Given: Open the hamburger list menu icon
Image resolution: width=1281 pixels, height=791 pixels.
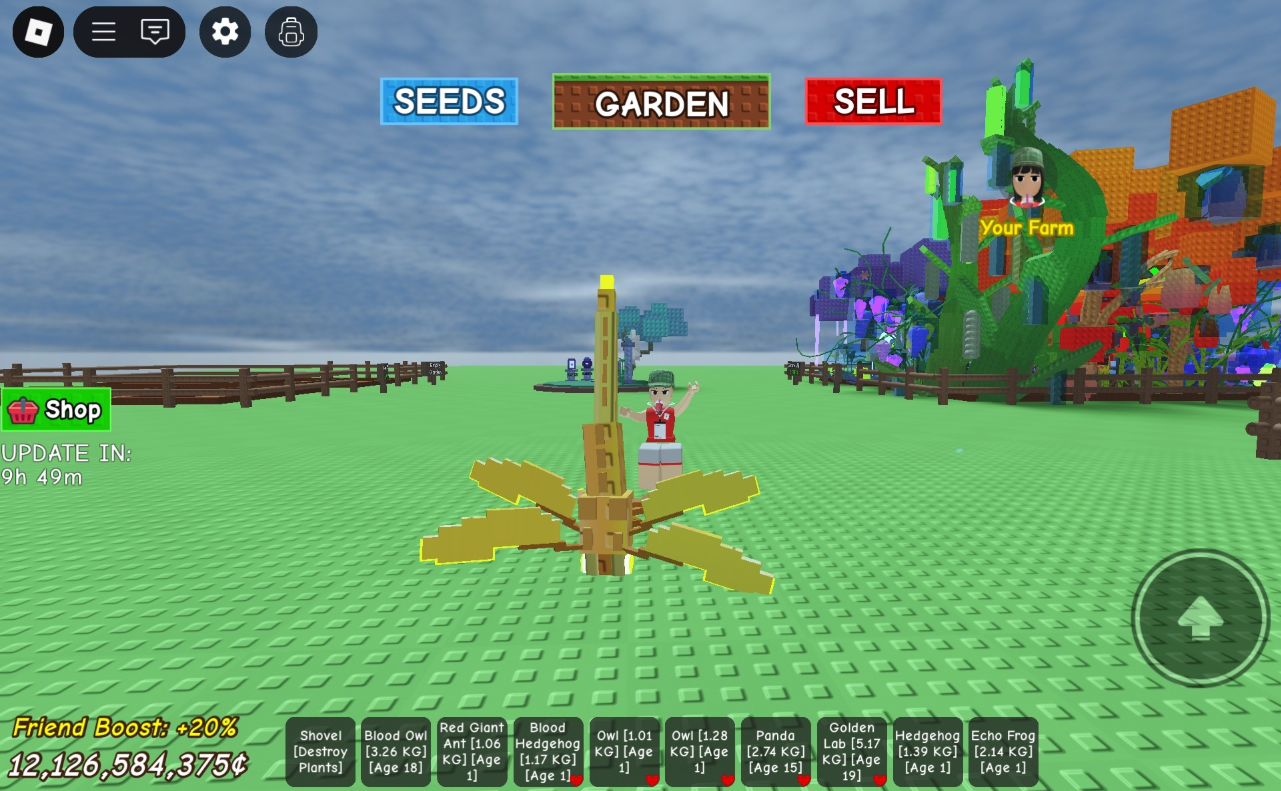Looking at the screenshot, I should pyautogui.click(x=104, y=32).
